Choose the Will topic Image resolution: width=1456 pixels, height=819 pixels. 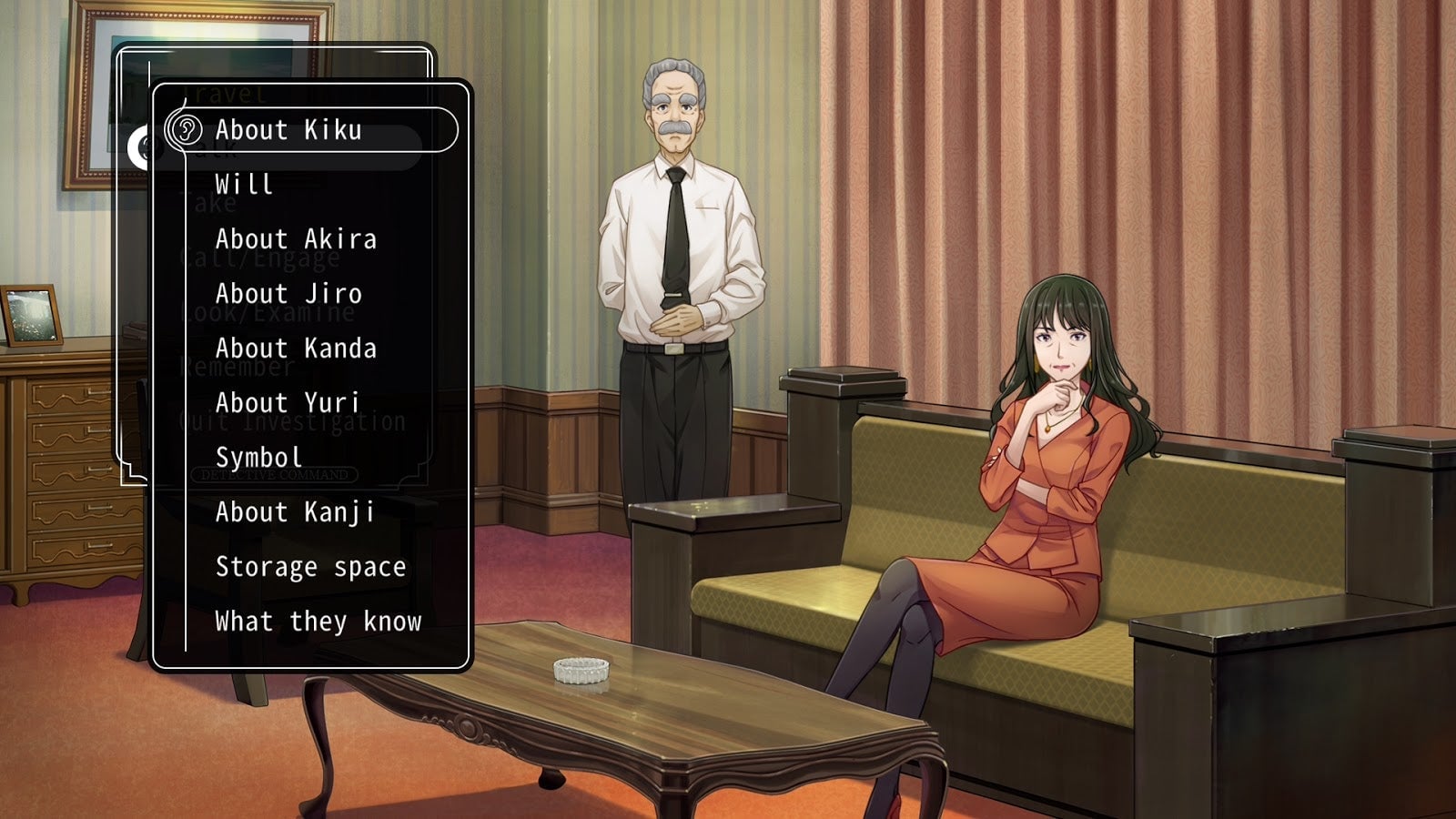click(244, 185)
